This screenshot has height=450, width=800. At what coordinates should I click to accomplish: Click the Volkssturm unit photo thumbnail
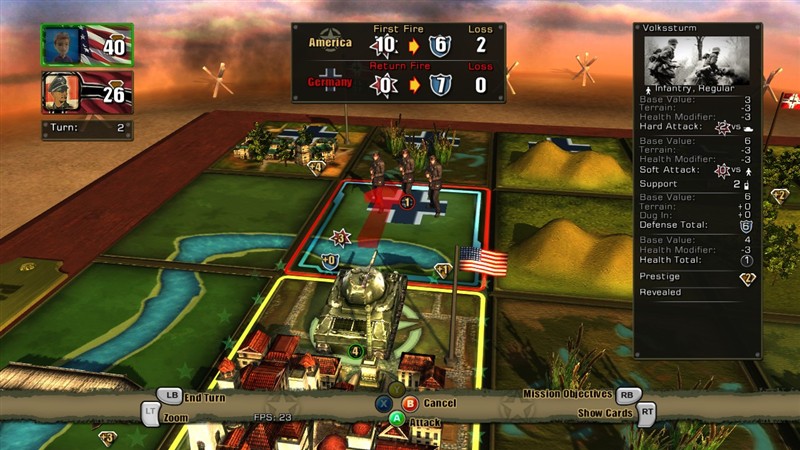697,61
